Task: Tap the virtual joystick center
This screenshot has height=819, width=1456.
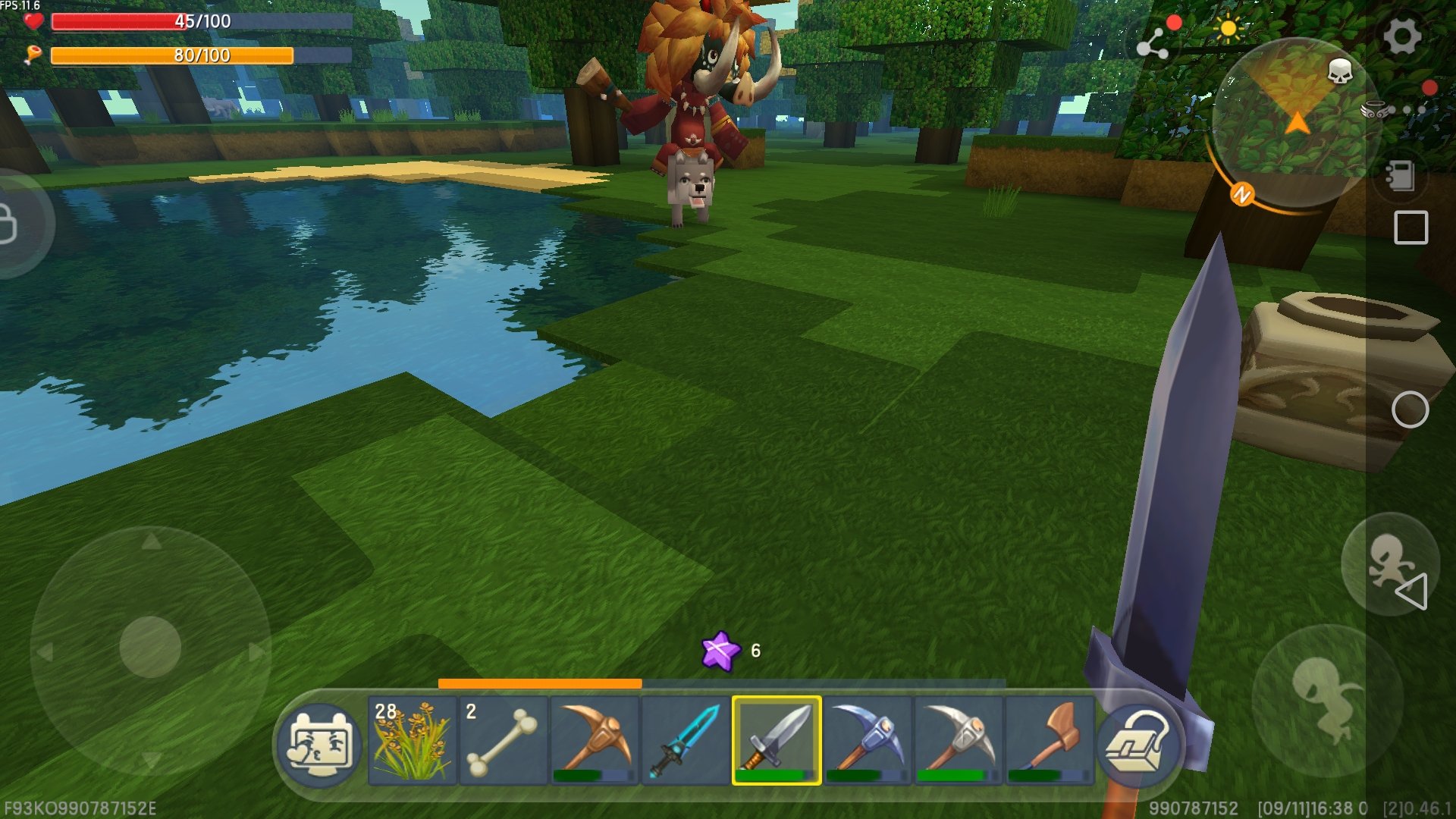Action: click(x=150, y=647)
